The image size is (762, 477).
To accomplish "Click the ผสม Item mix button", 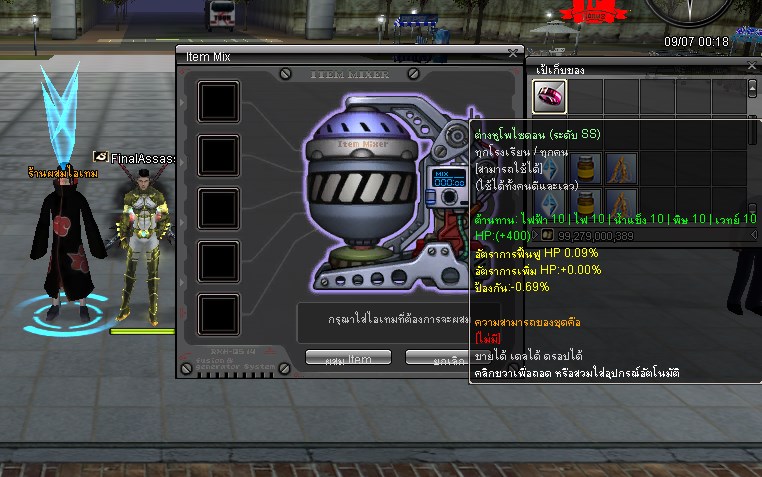I will (348, 358).
